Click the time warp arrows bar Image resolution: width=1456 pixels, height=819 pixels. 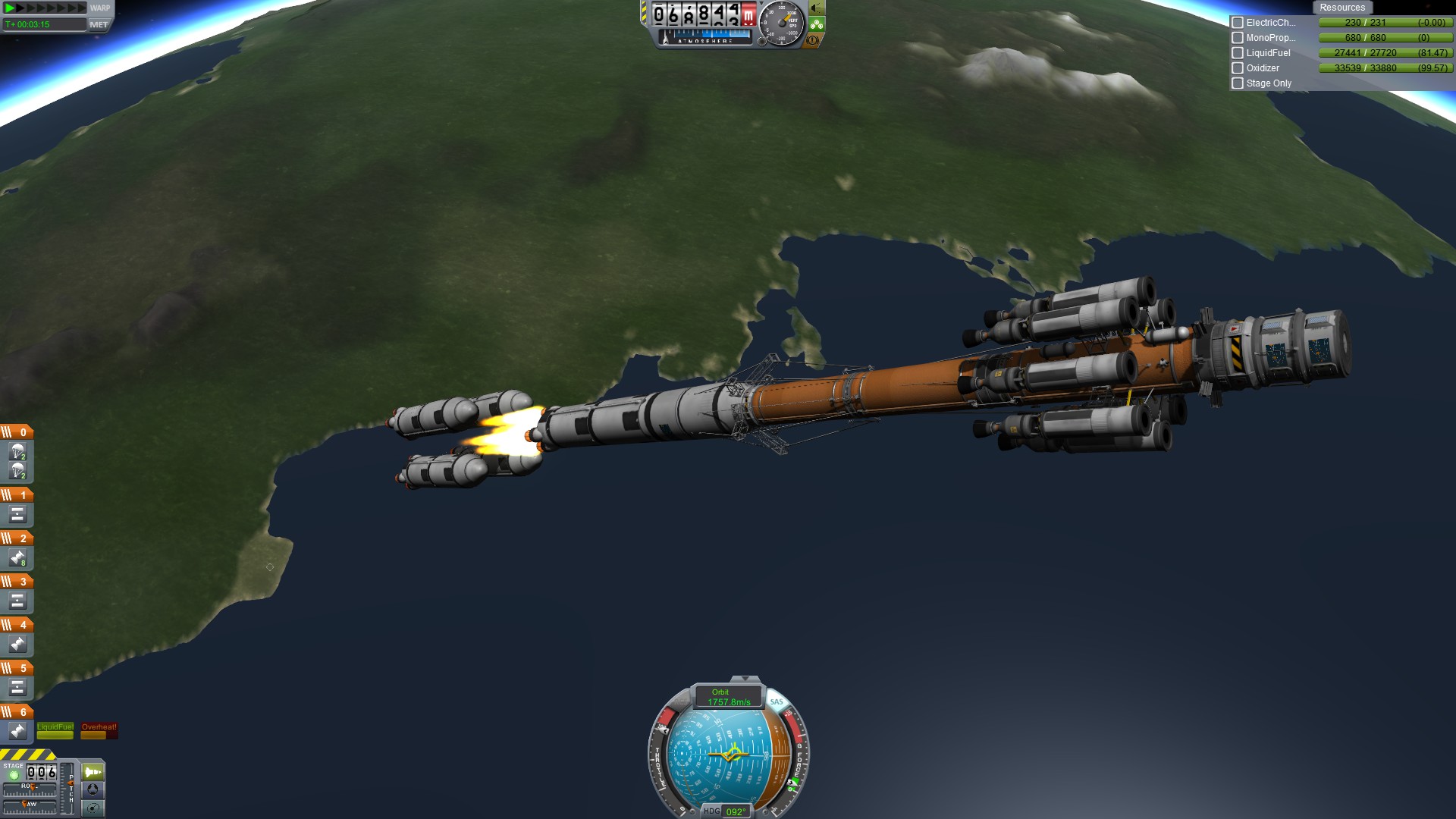pyautogui.click(x=45, y=8)
